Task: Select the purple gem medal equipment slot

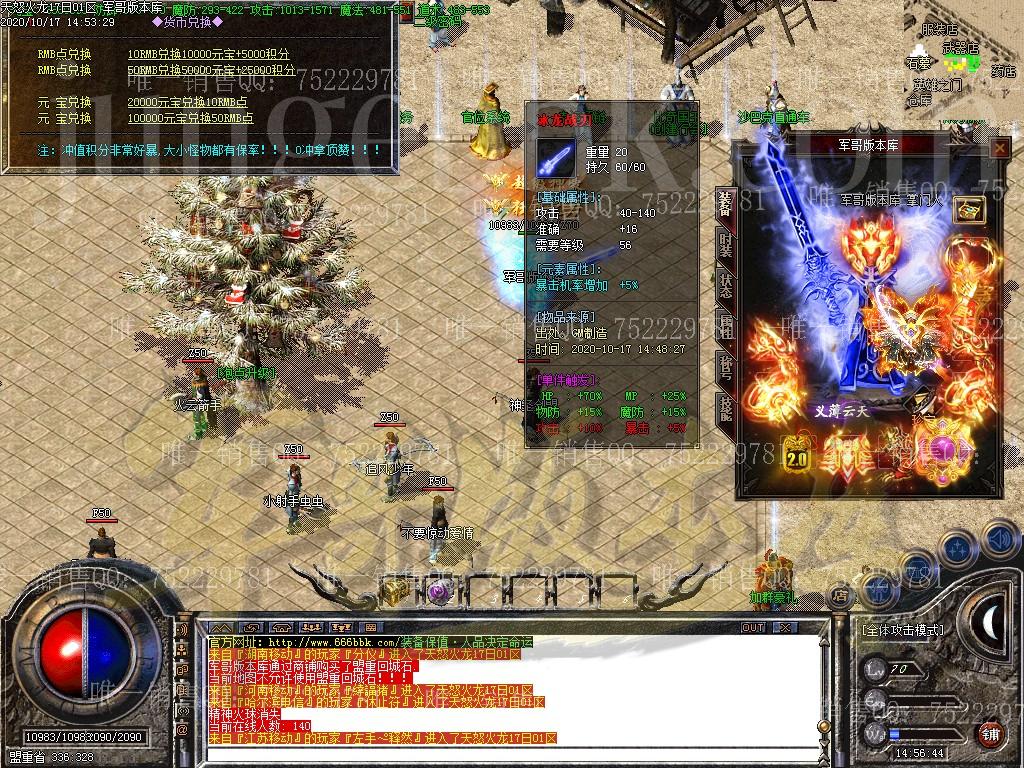Action: pos(943,448)
